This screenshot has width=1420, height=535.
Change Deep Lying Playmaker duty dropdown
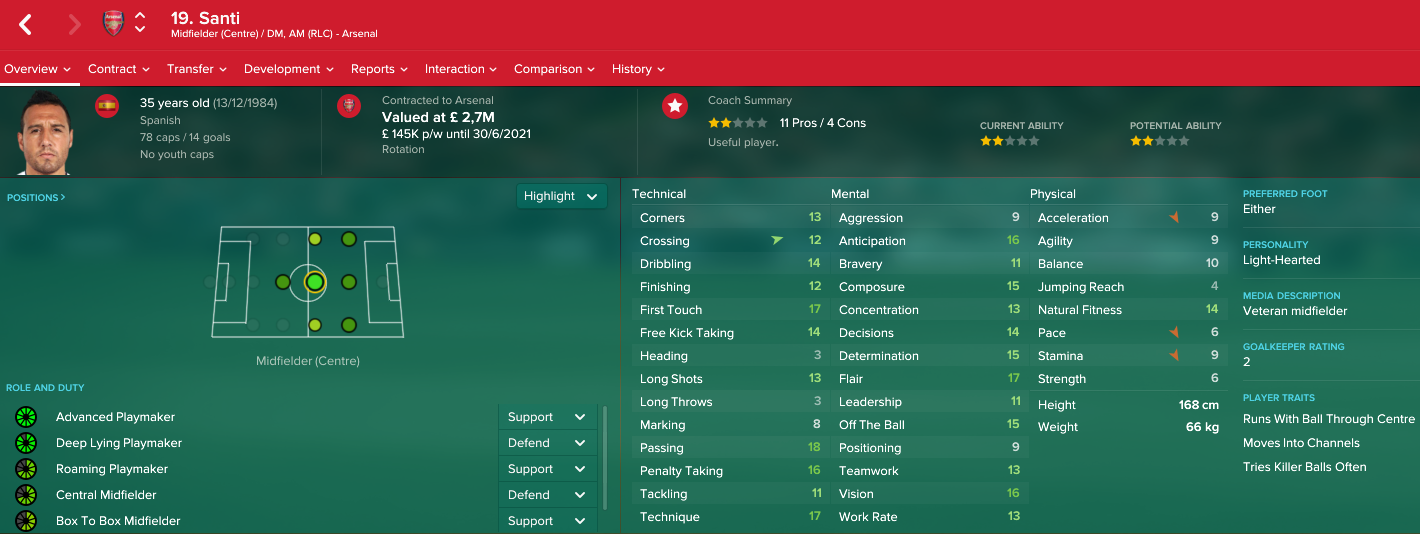[x=547, y=443]
